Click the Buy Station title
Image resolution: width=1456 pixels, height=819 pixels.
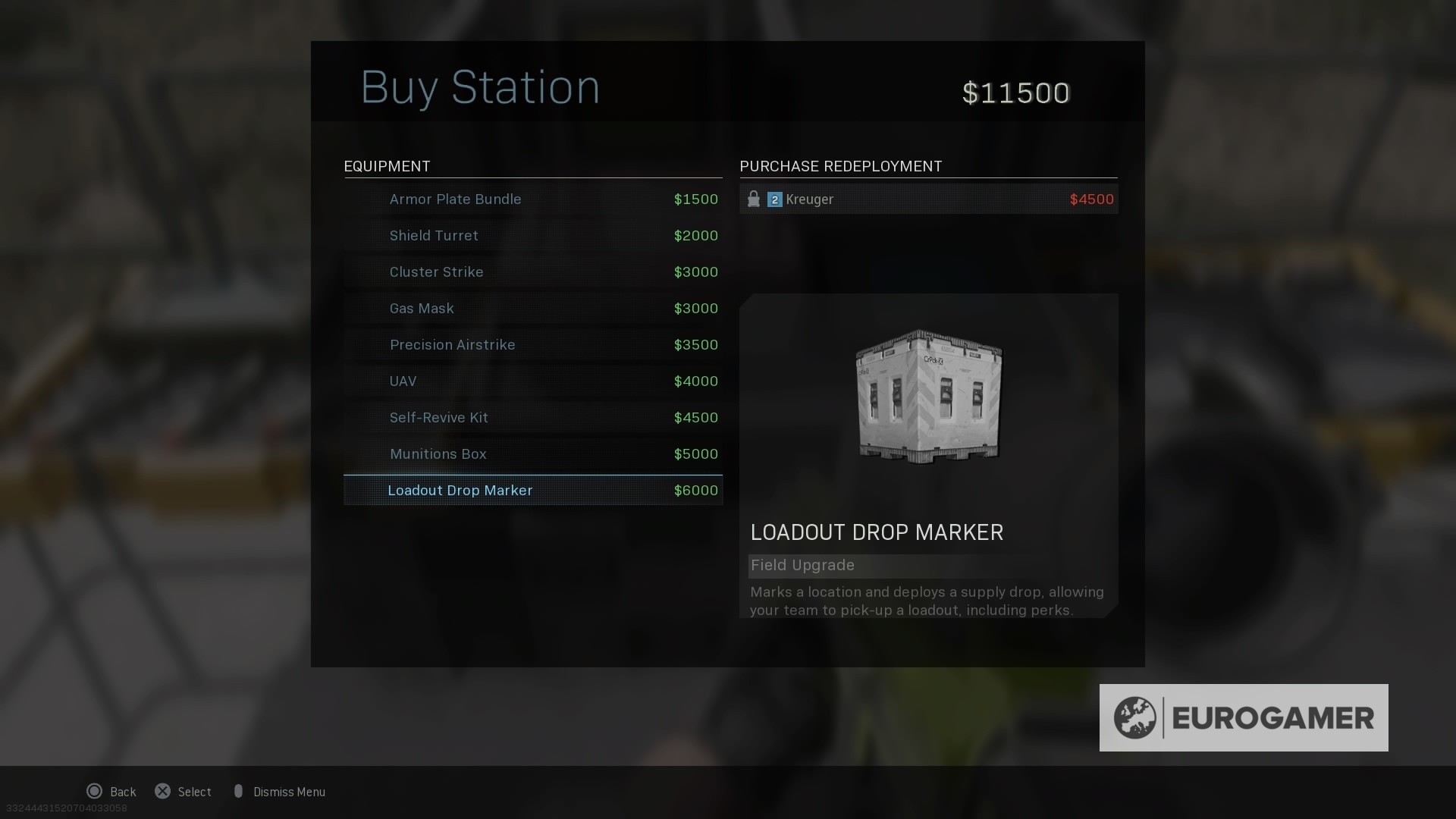tap(481, 86)
